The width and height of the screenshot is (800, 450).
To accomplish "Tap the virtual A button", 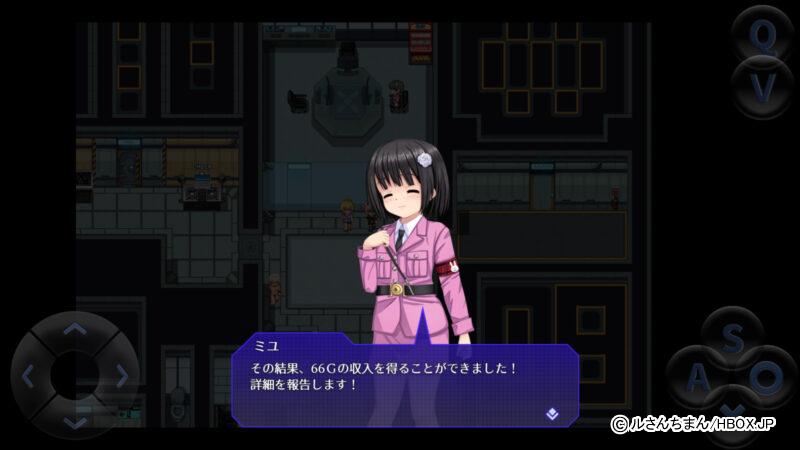I will [698, 378].
